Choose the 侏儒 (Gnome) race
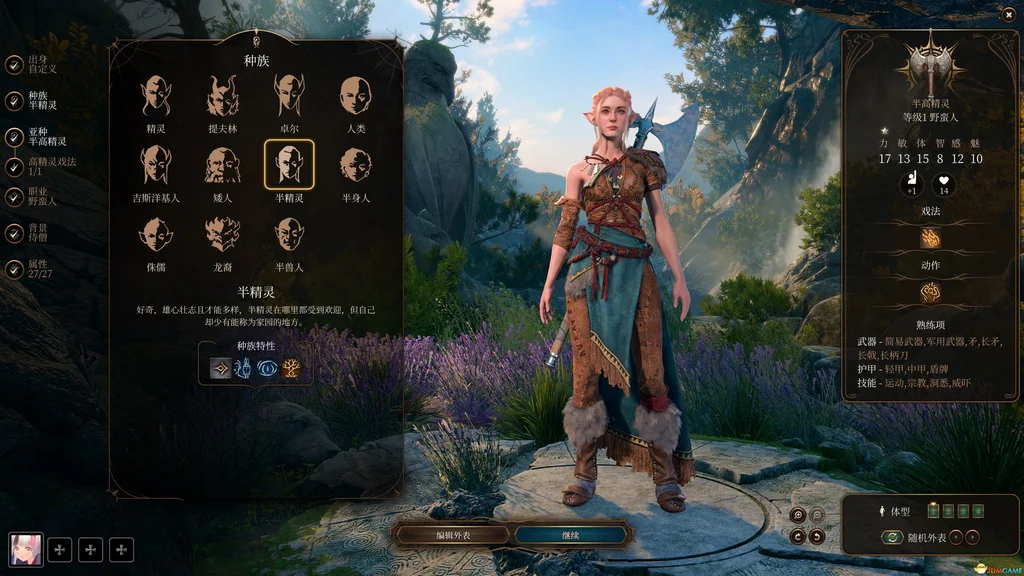The width and height of the screenshot is (1024, 576). [x=156, y=235]
